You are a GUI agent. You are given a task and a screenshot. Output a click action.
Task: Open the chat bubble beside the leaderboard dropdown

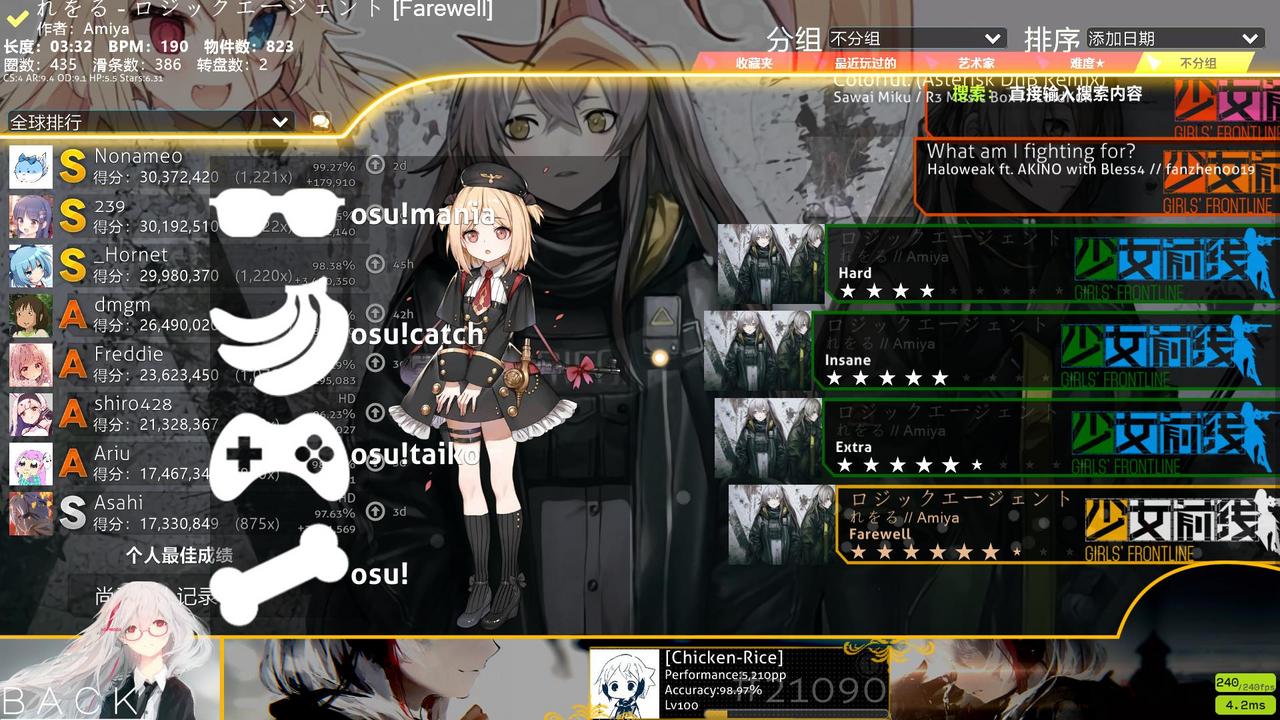click(318, 120)
